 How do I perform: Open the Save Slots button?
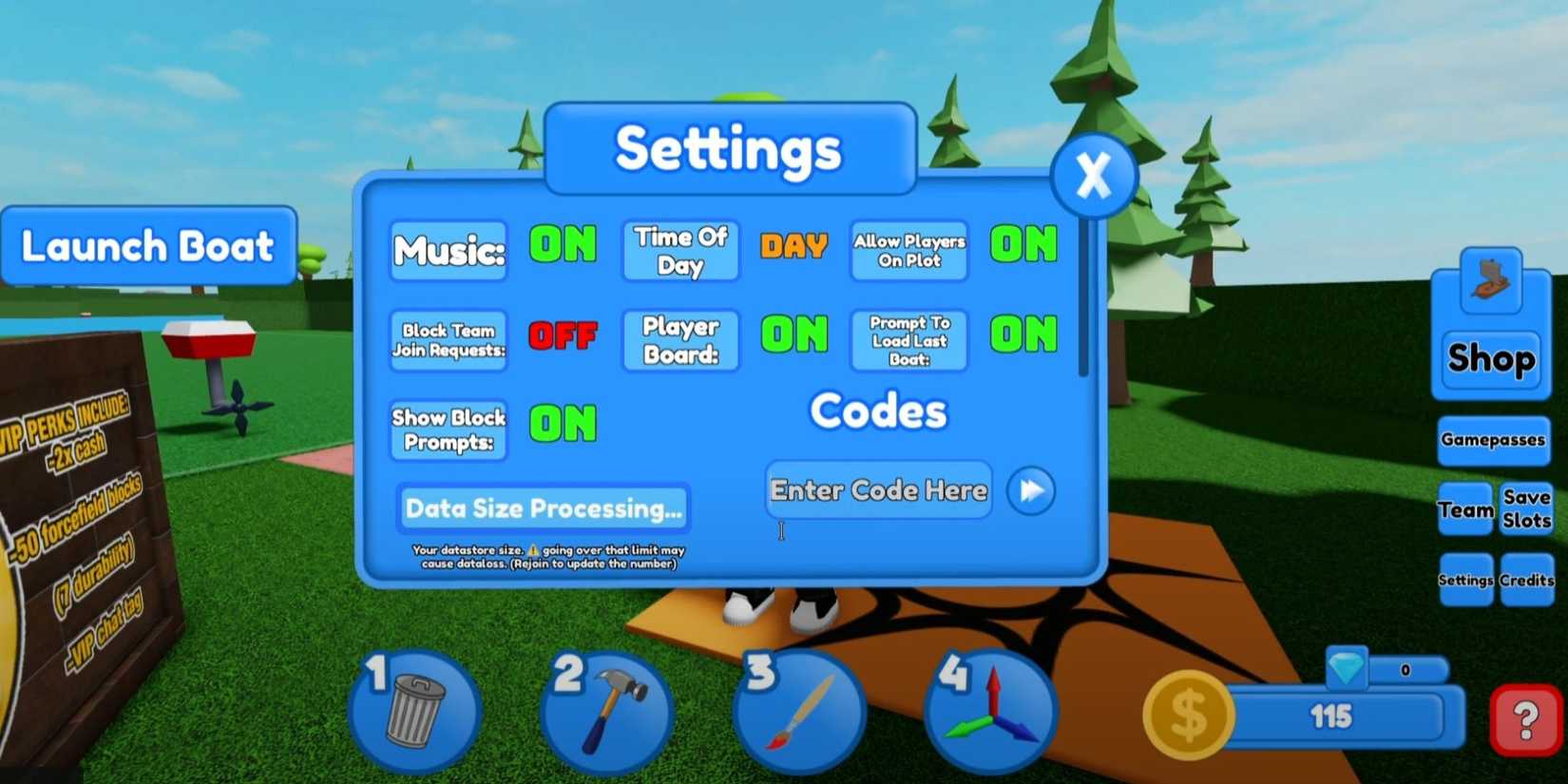click(1525, 509)
